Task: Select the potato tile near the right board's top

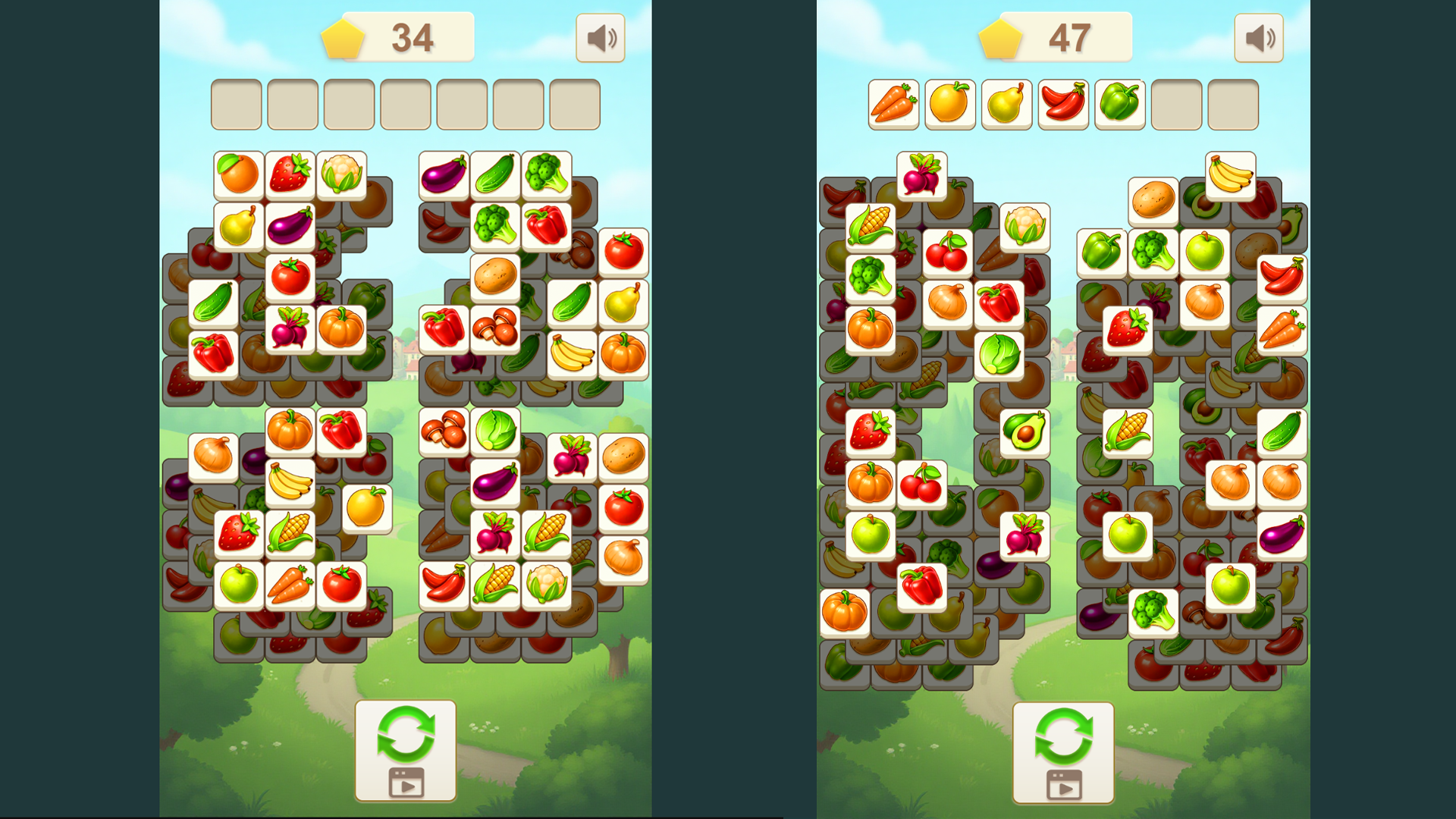Action: point(1152,199)
